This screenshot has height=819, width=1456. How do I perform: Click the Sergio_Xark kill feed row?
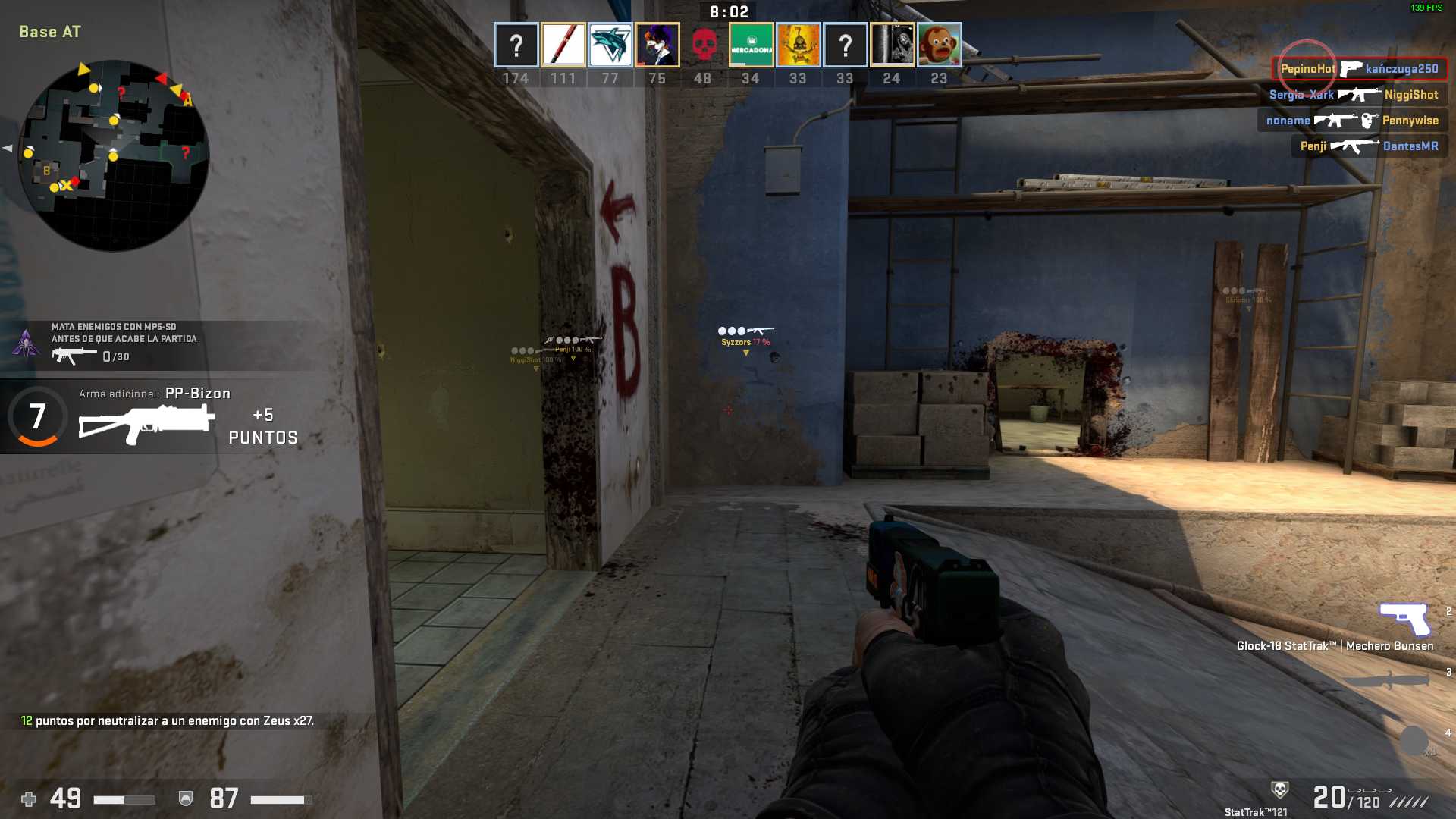click(x=1354, y=95)
